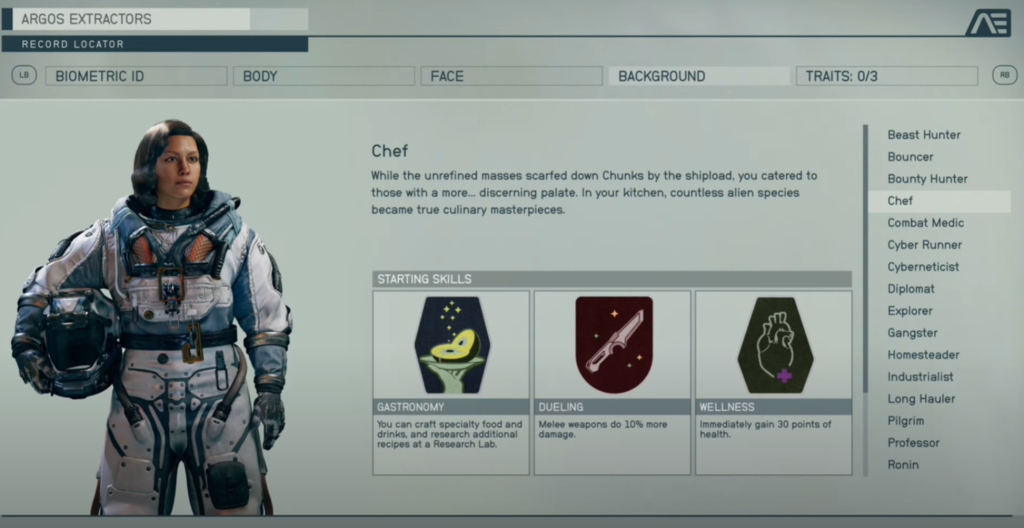The height and width of the screenshot is (528, 1024).
Task: Pick the Bounty Hunter background
Action: point(928,179)
